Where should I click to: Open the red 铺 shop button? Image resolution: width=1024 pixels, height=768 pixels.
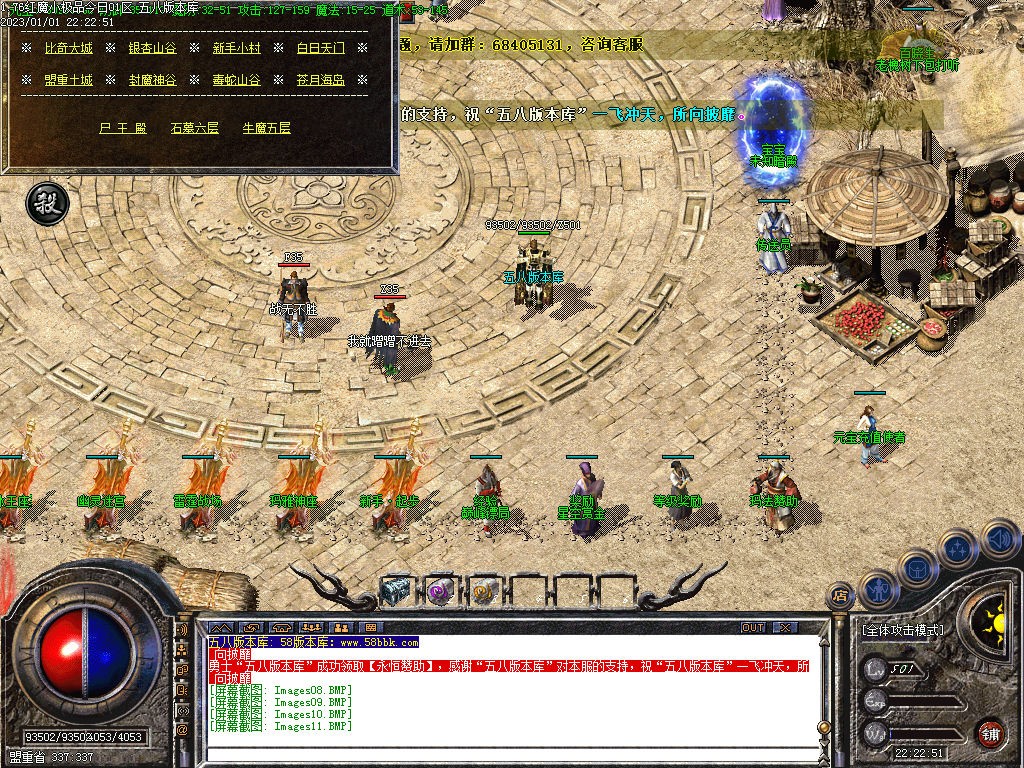pos(990,733)
